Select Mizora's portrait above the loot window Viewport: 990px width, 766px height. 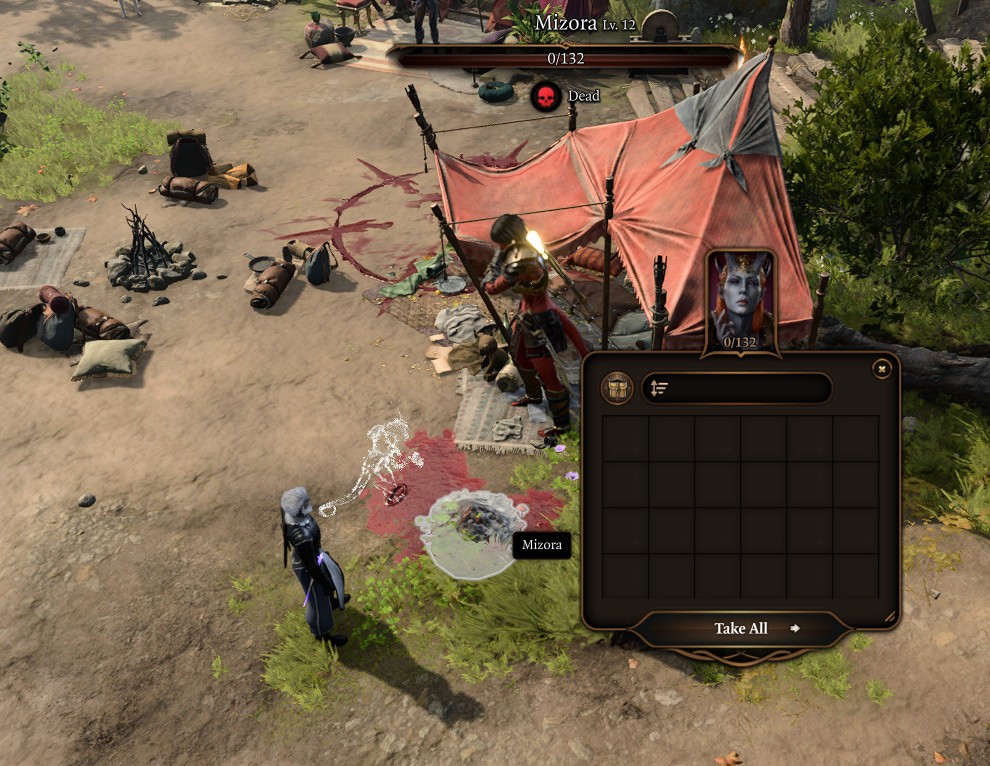(x=741, y=300)
